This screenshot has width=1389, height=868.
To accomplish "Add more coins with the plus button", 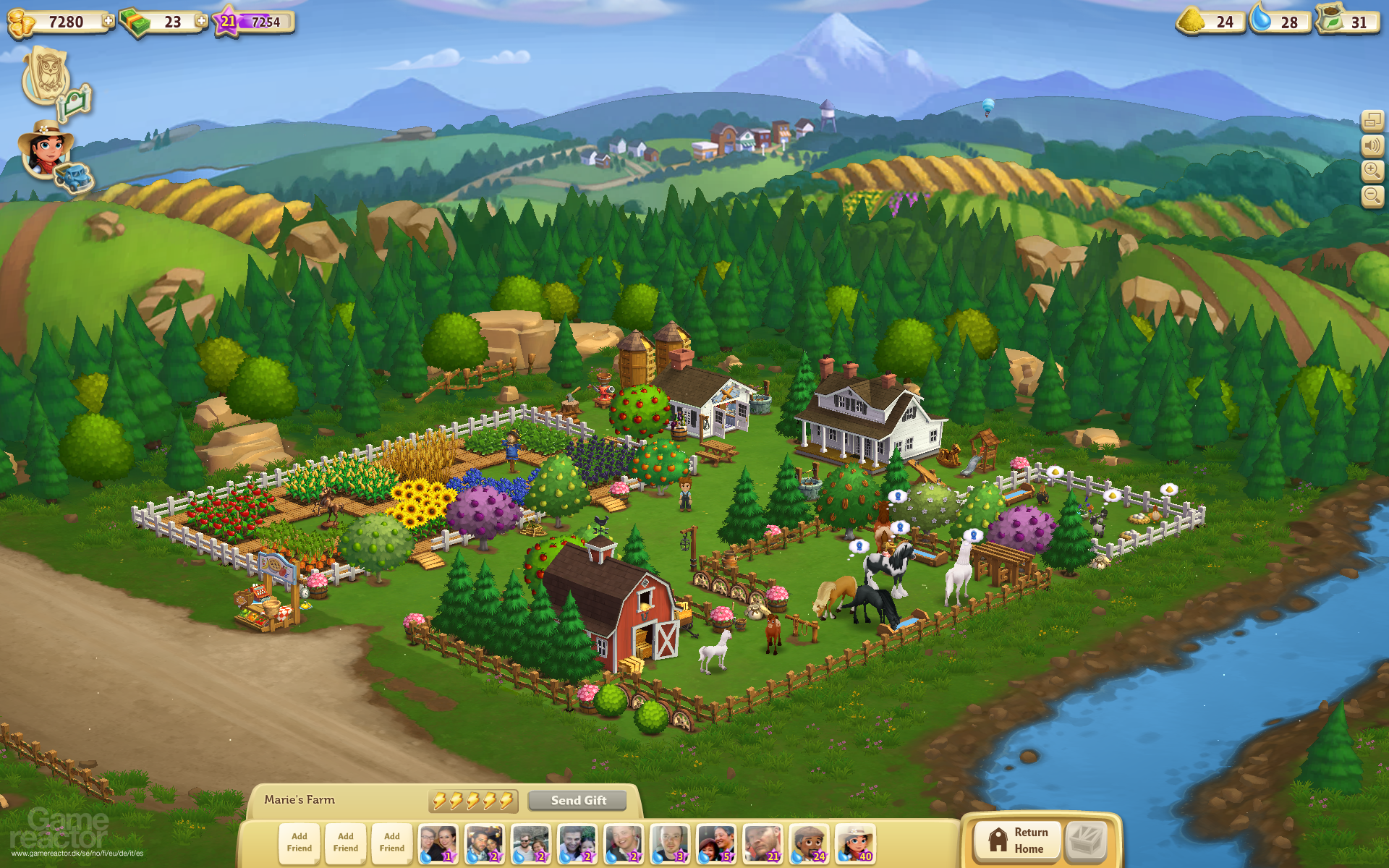I will (x=109, y=21).
